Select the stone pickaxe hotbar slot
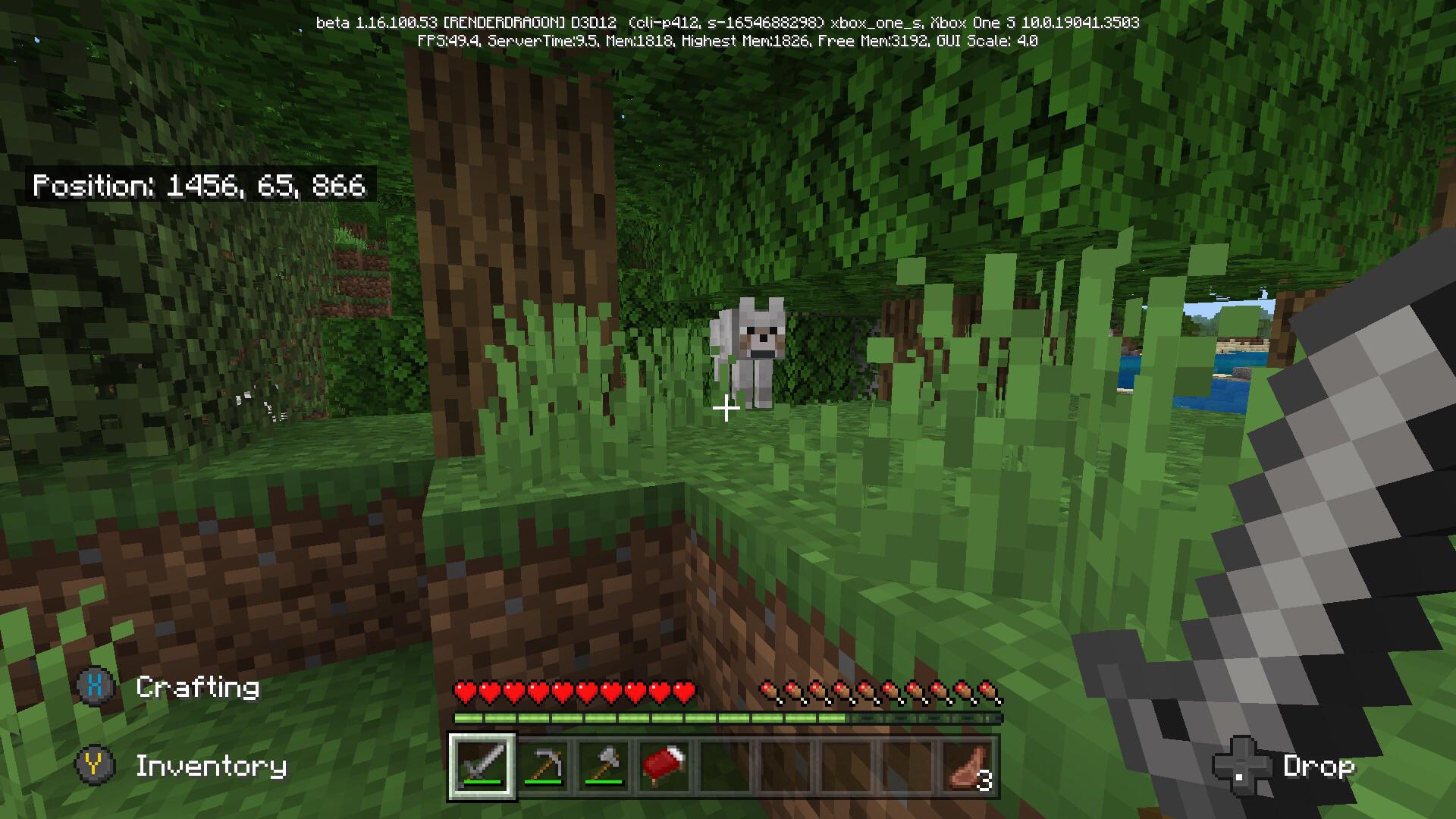The height and width of the screenshot is (819, 1456). [x=544, y=767]
